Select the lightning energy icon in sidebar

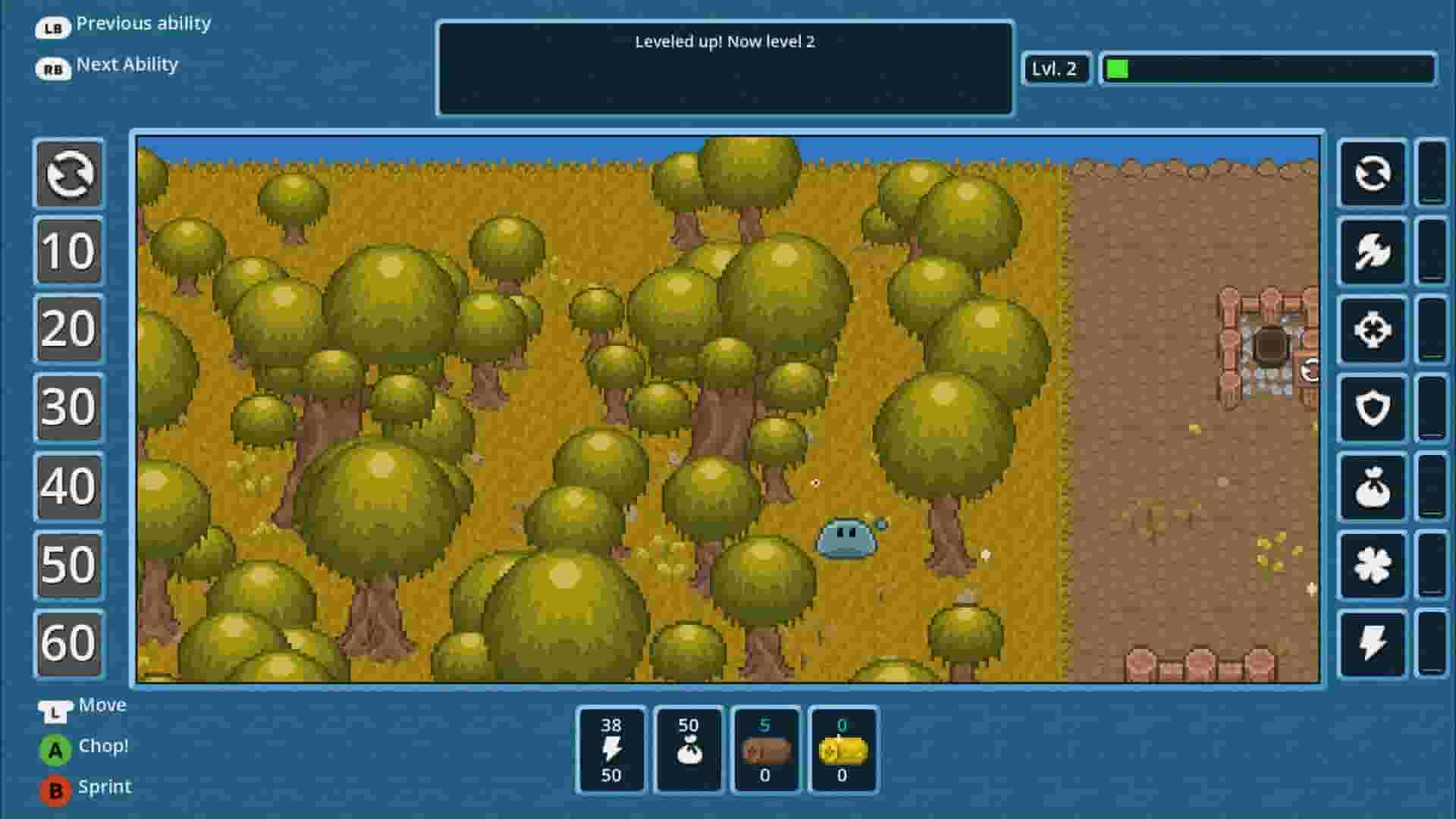1373,644
